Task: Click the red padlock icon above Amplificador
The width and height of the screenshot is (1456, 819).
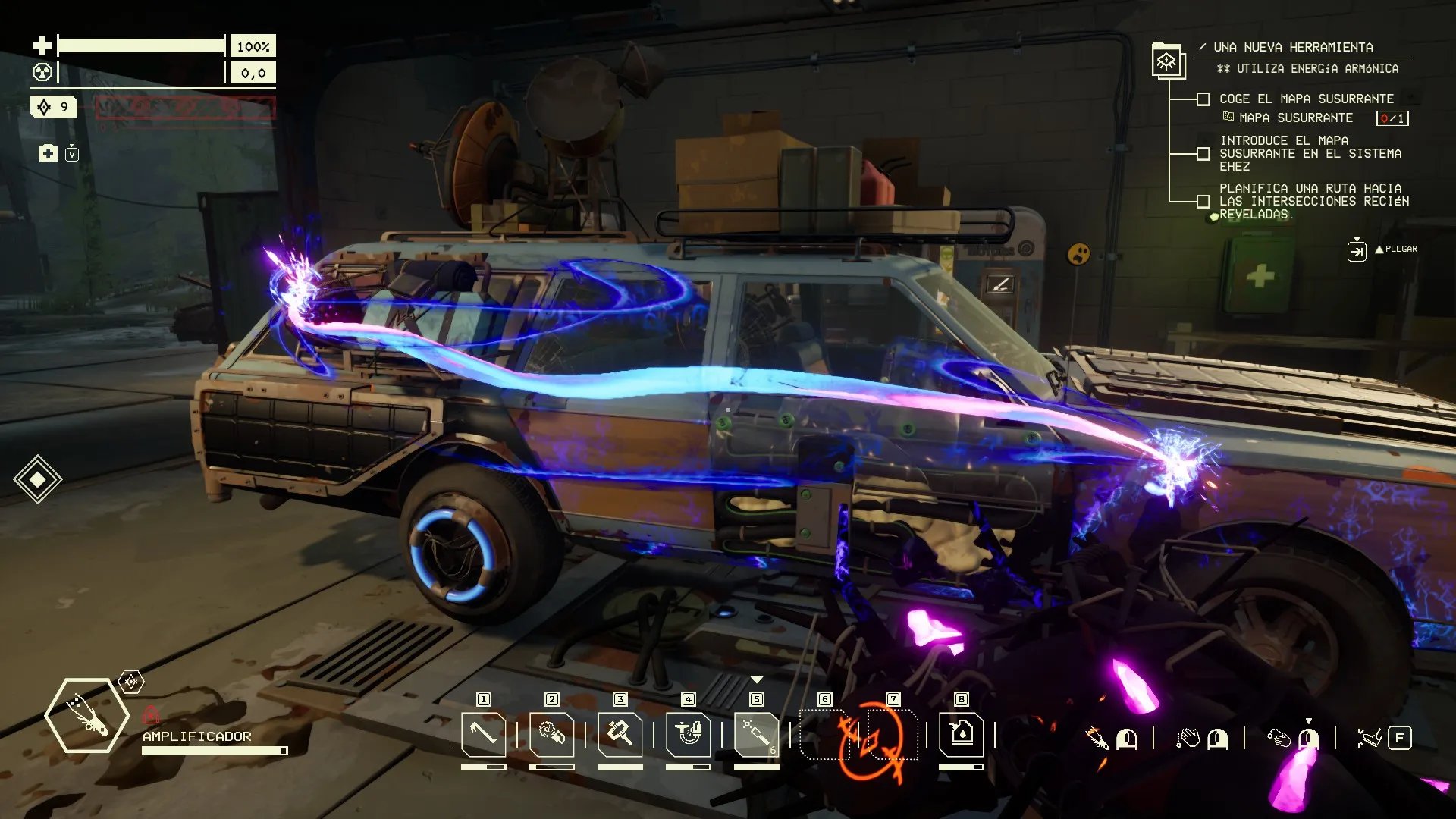Action: click(x=151, y=715)
